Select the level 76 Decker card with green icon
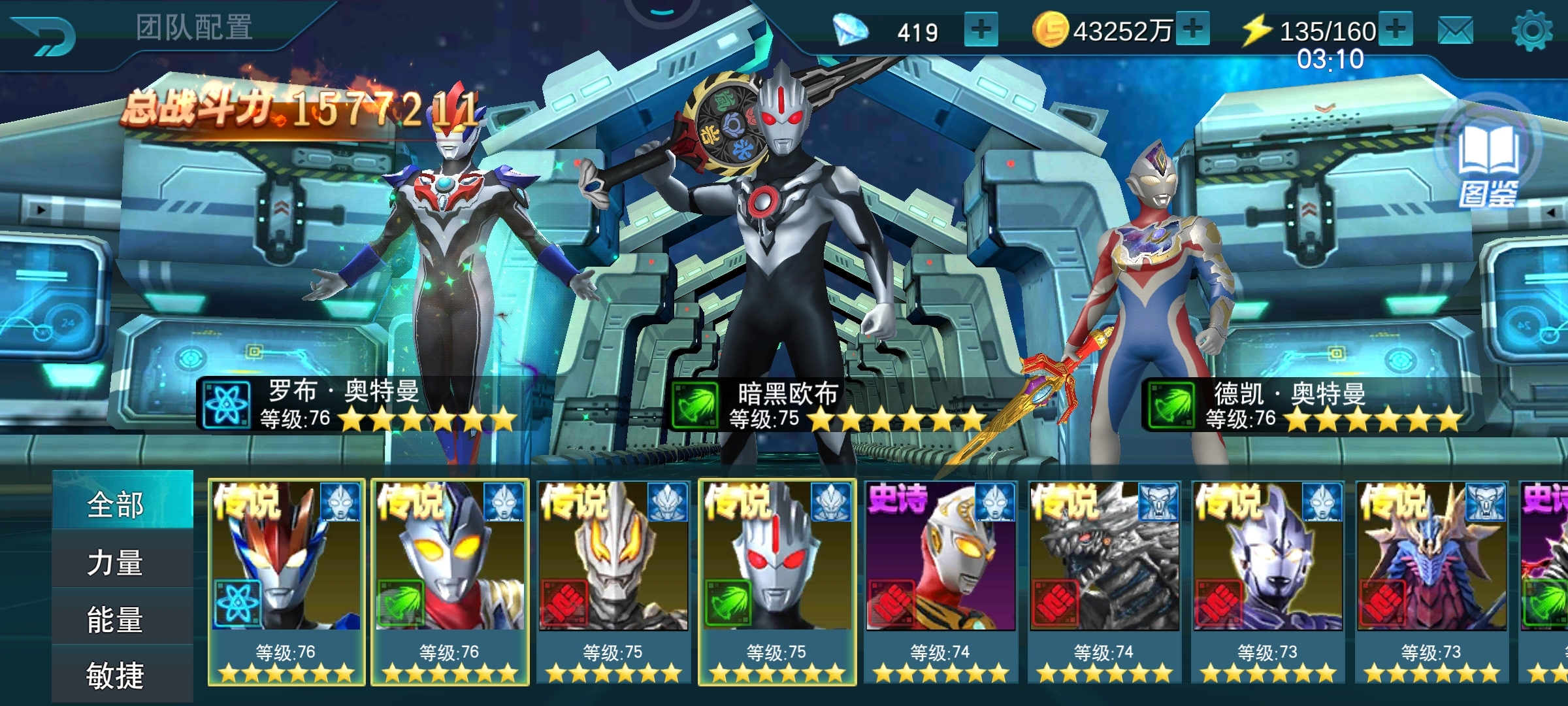 450,582
